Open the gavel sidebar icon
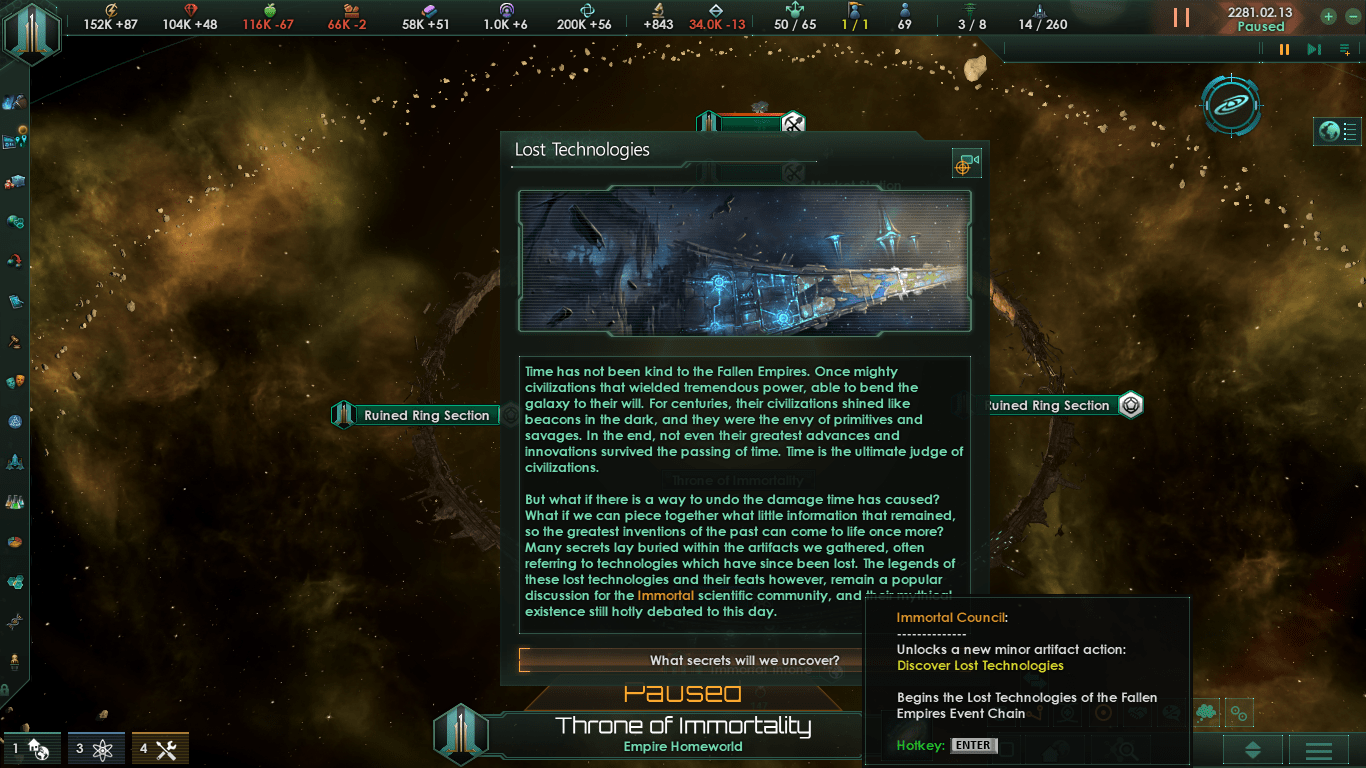This screenshot has width=1366, height=768. [x=15, y=341]
